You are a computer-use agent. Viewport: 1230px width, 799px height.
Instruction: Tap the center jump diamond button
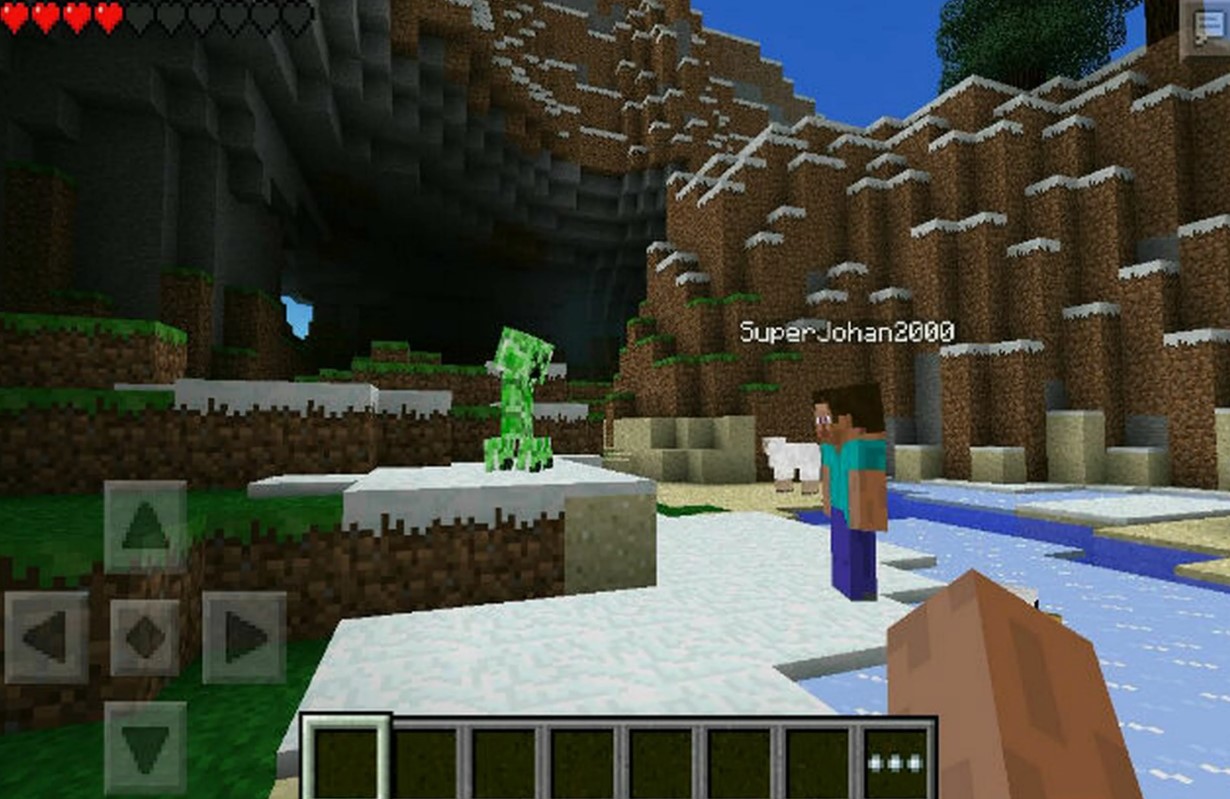tap(145, 637)
